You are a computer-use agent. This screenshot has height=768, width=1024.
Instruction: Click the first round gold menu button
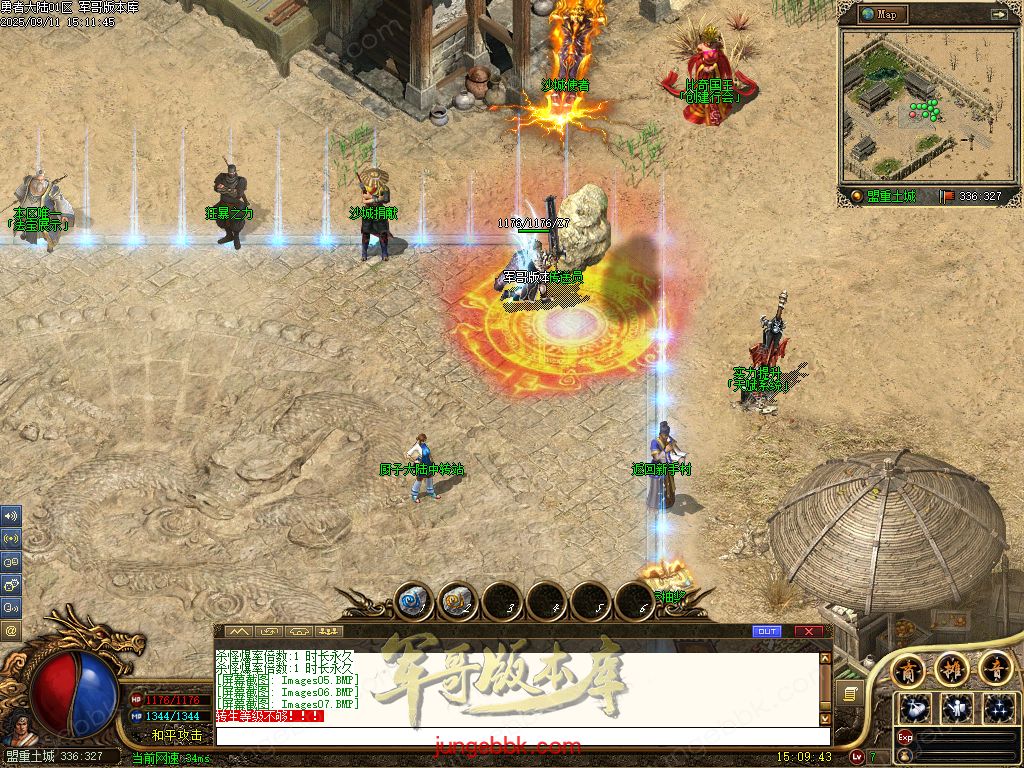908,667
